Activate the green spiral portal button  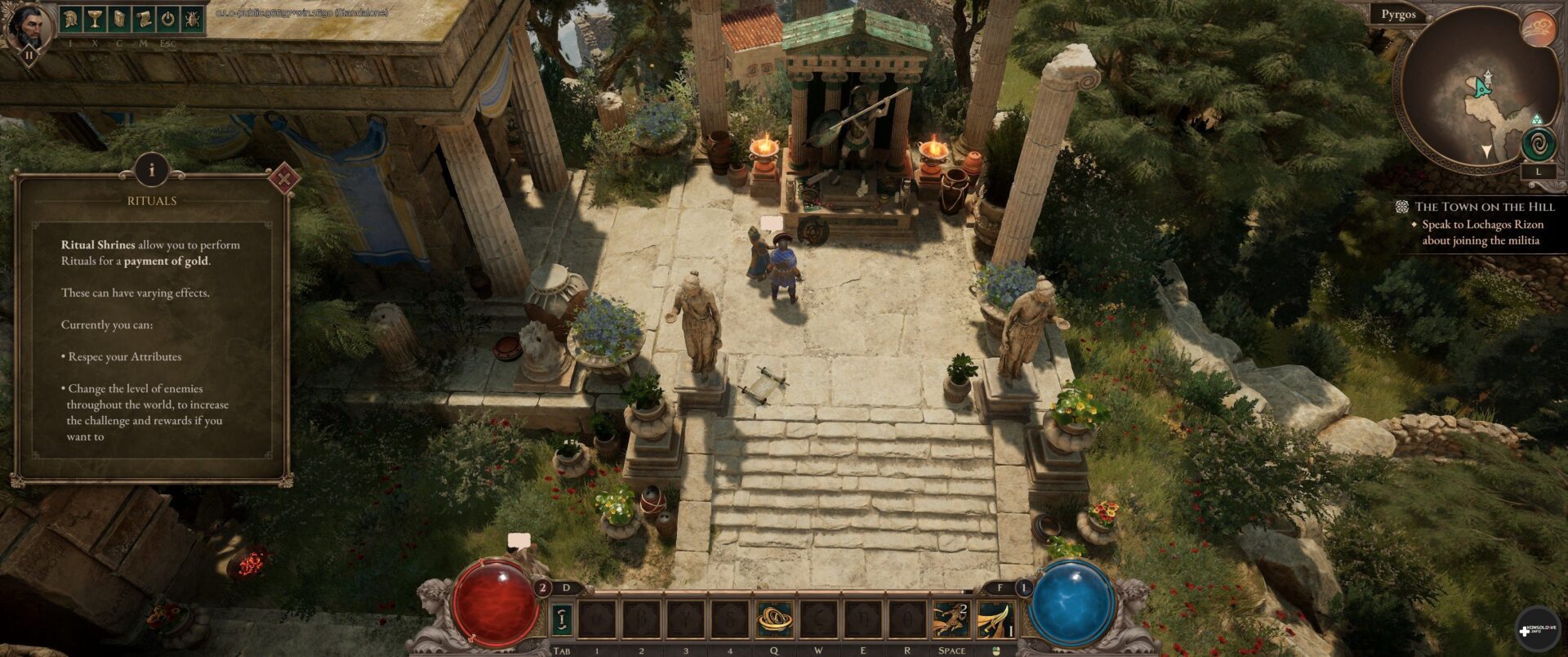[x=1539, y=145]
